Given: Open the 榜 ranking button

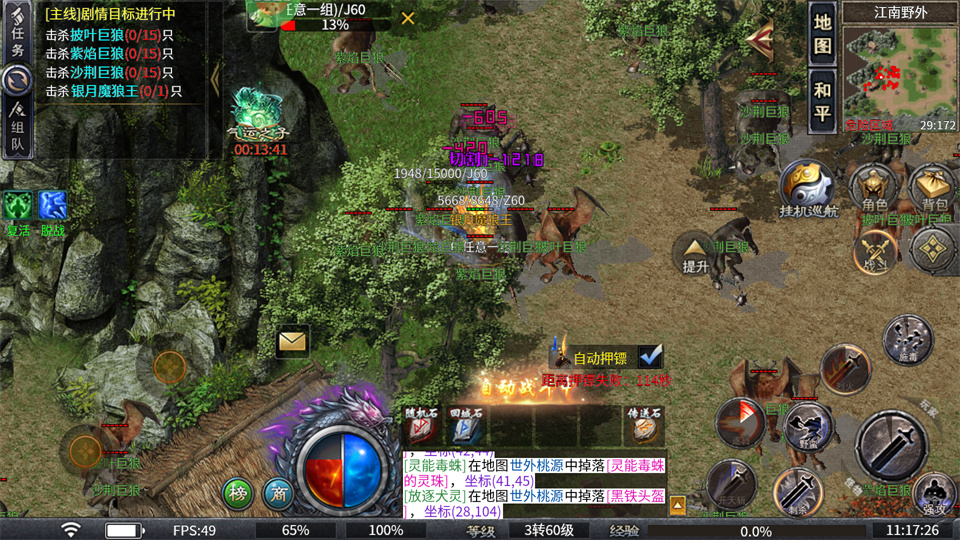Looking at the screenshot, I should (x=238, y=492).
